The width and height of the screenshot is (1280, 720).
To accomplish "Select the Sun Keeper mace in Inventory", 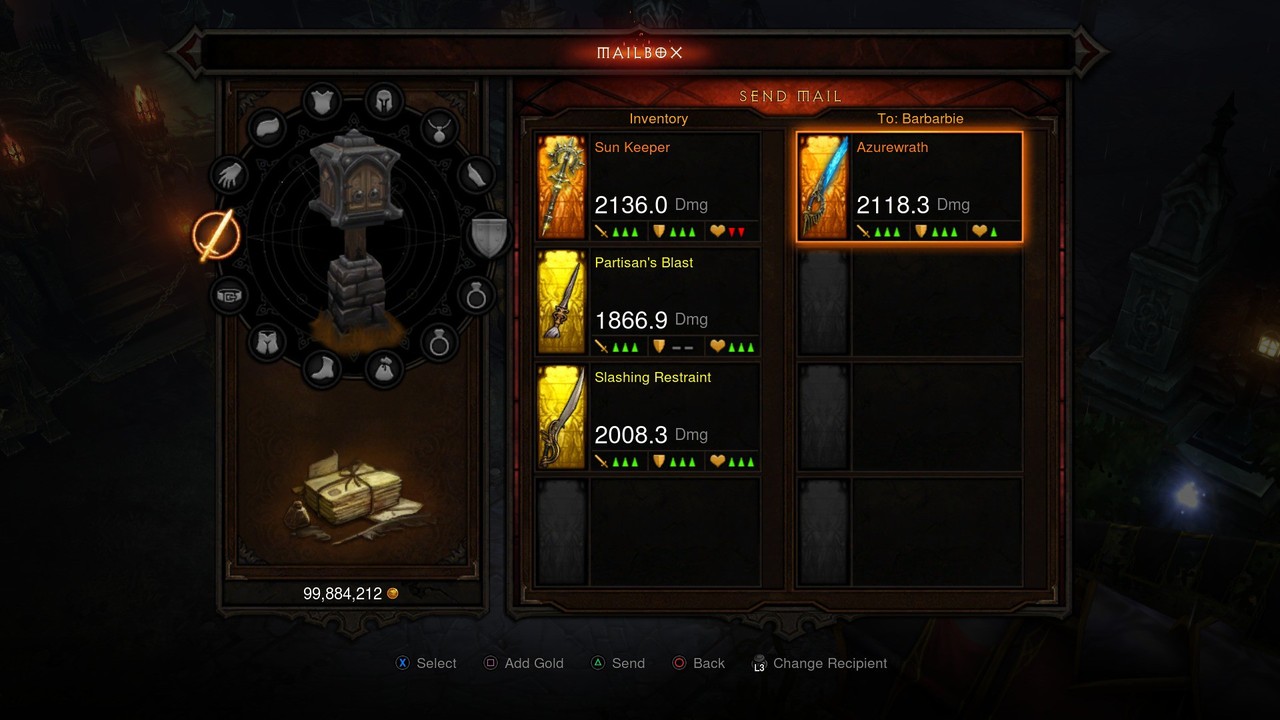I will 646,186.
